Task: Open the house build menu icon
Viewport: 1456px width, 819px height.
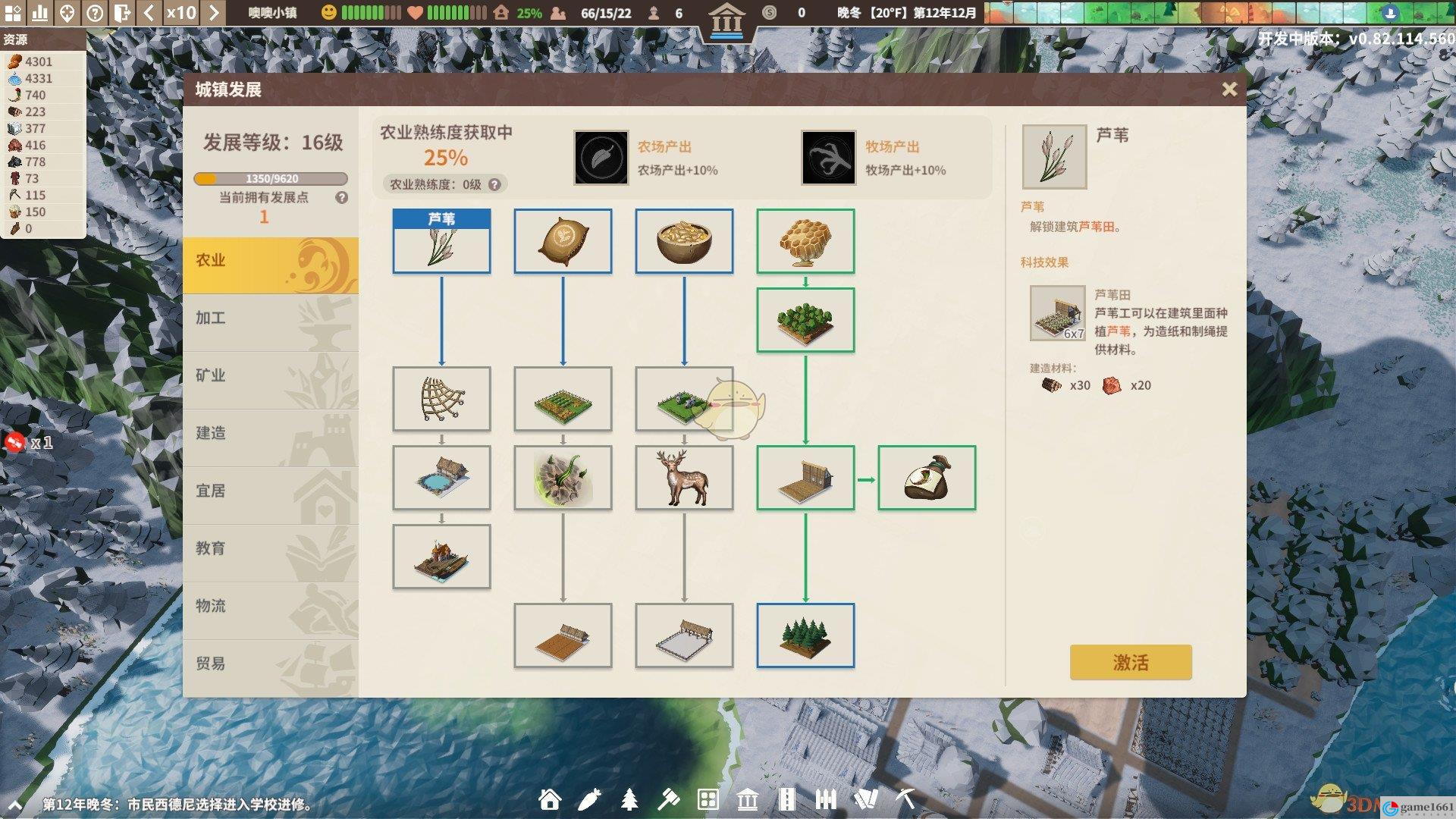Action: (550, 799)
